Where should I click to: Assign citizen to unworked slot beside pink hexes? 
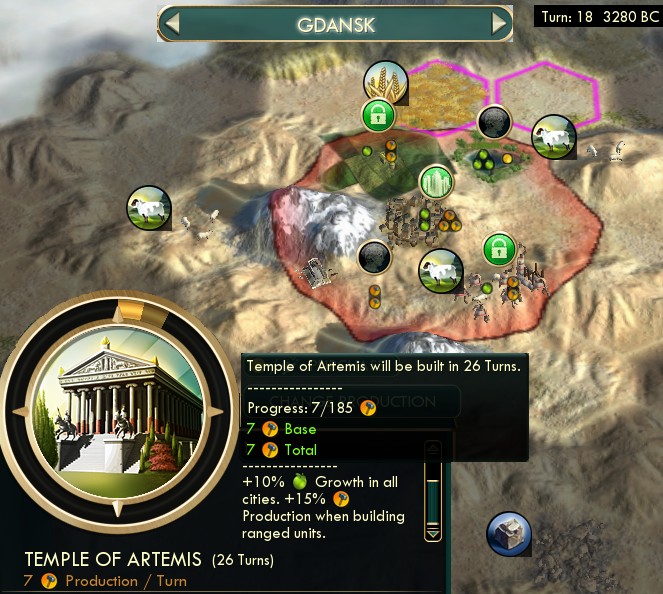click(492, 123)
